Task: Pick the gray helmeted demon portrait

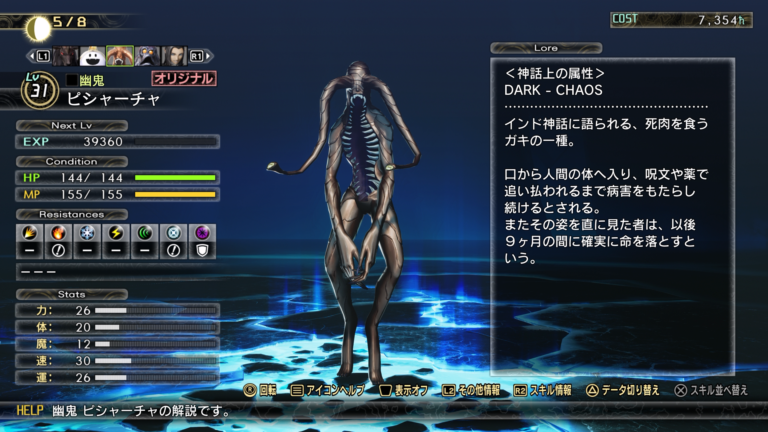Action: pyautogui.click(x=147, y=56)
